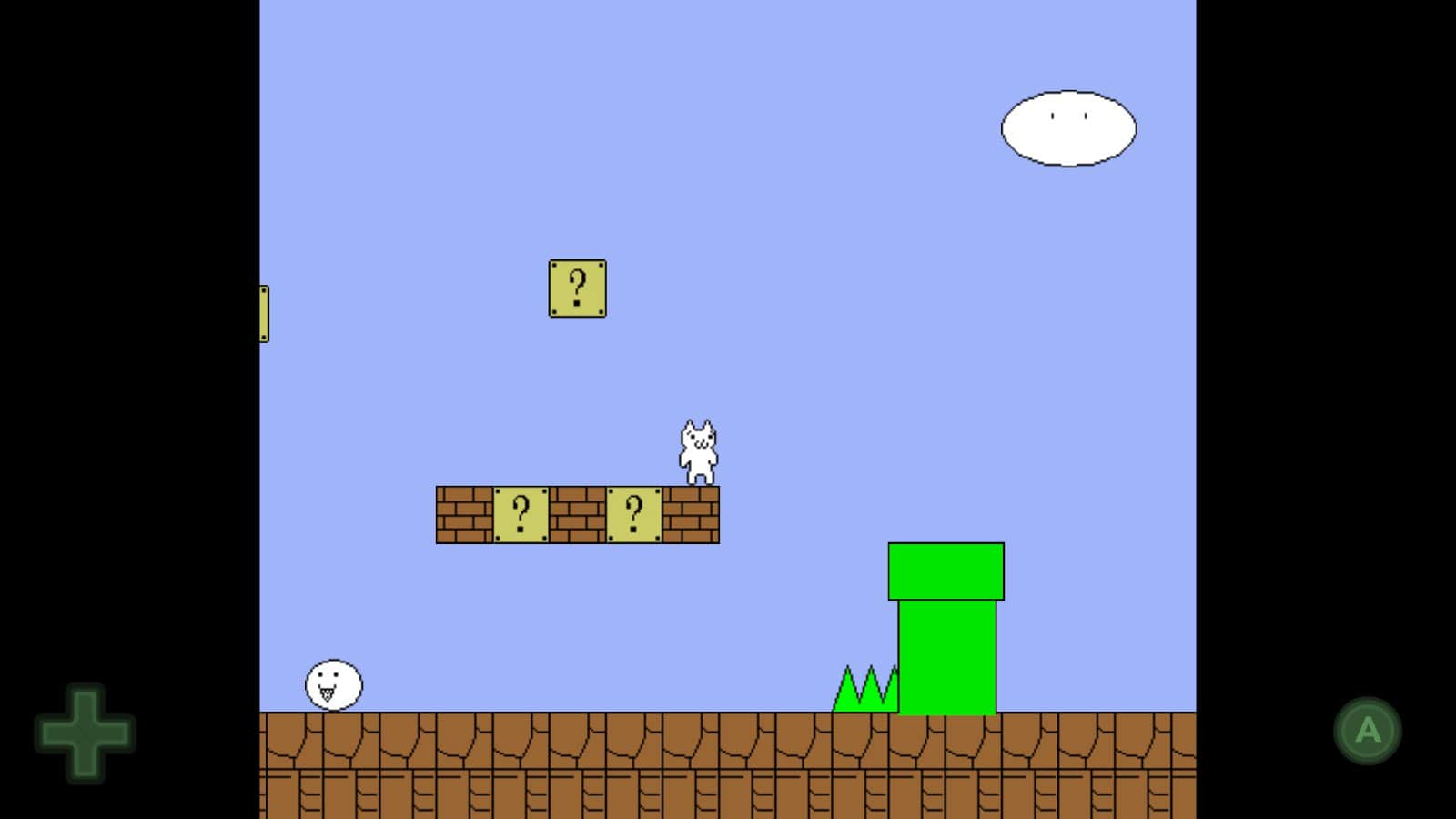Click the pipe's wider green rim
The width and height of the screenshot is (1456, 819).
(x=945, y=569)
